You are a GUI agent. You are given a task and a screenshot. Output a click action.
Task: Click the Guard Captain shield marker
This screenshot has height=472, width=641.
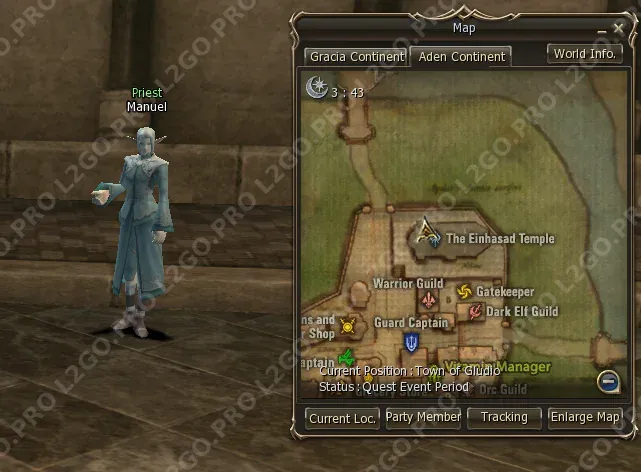[x=411, y=343]
